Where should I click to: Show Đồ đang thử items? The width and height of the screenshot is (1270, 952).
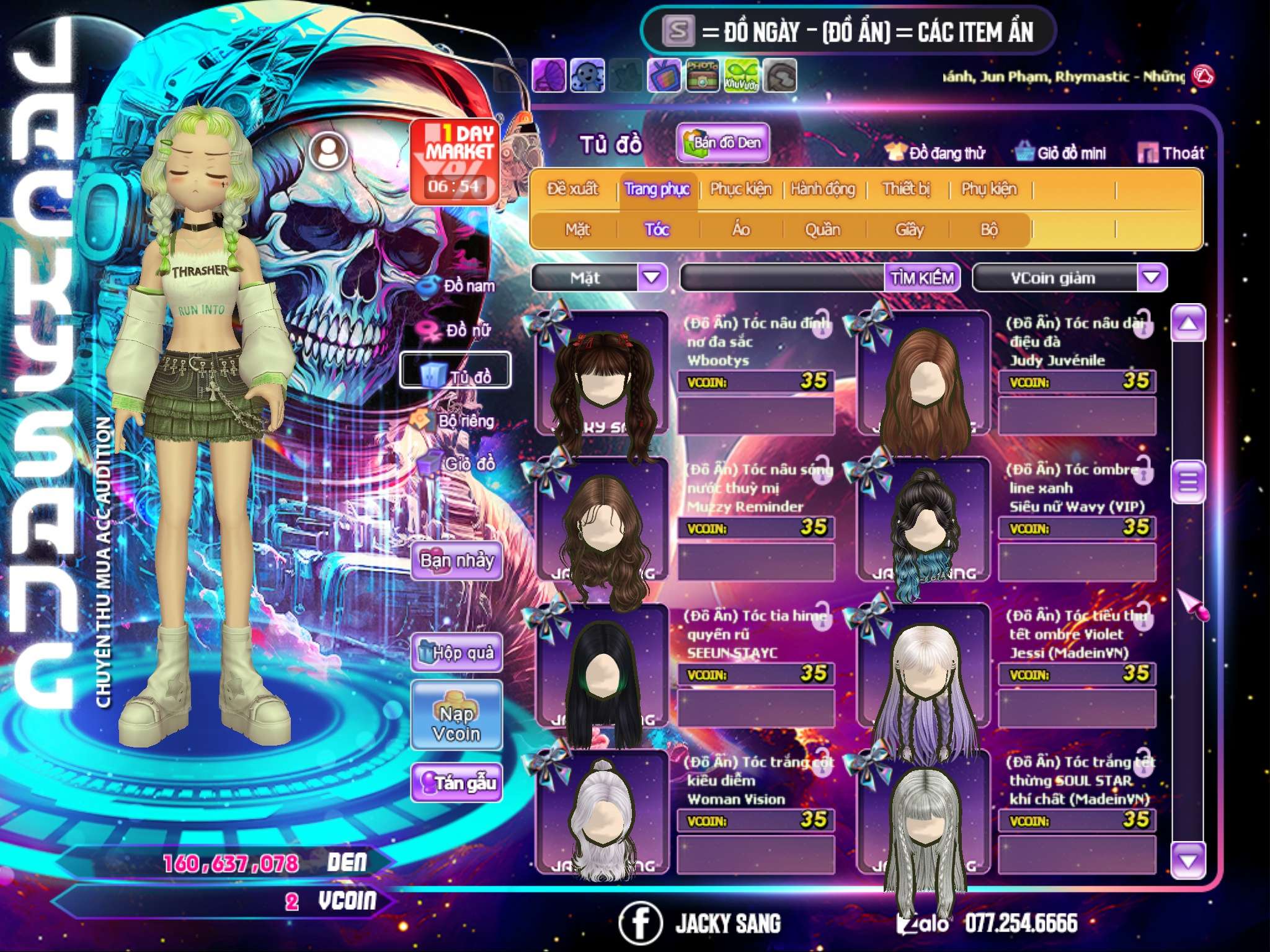point(935,153)
